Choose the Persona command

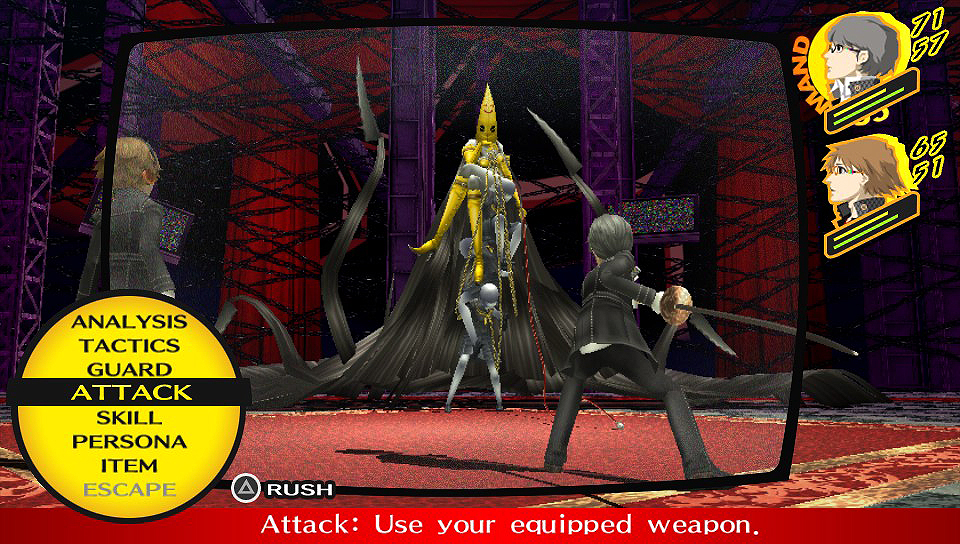129,441
